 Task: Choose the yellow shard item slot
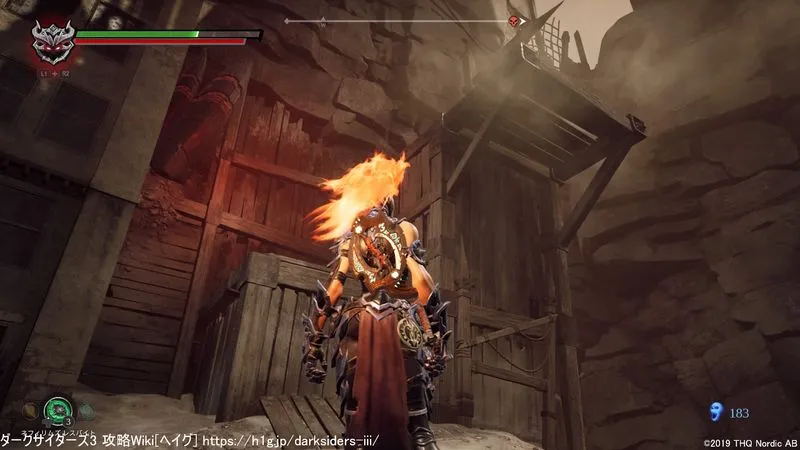pyautogui.click(x=32, y=409)
